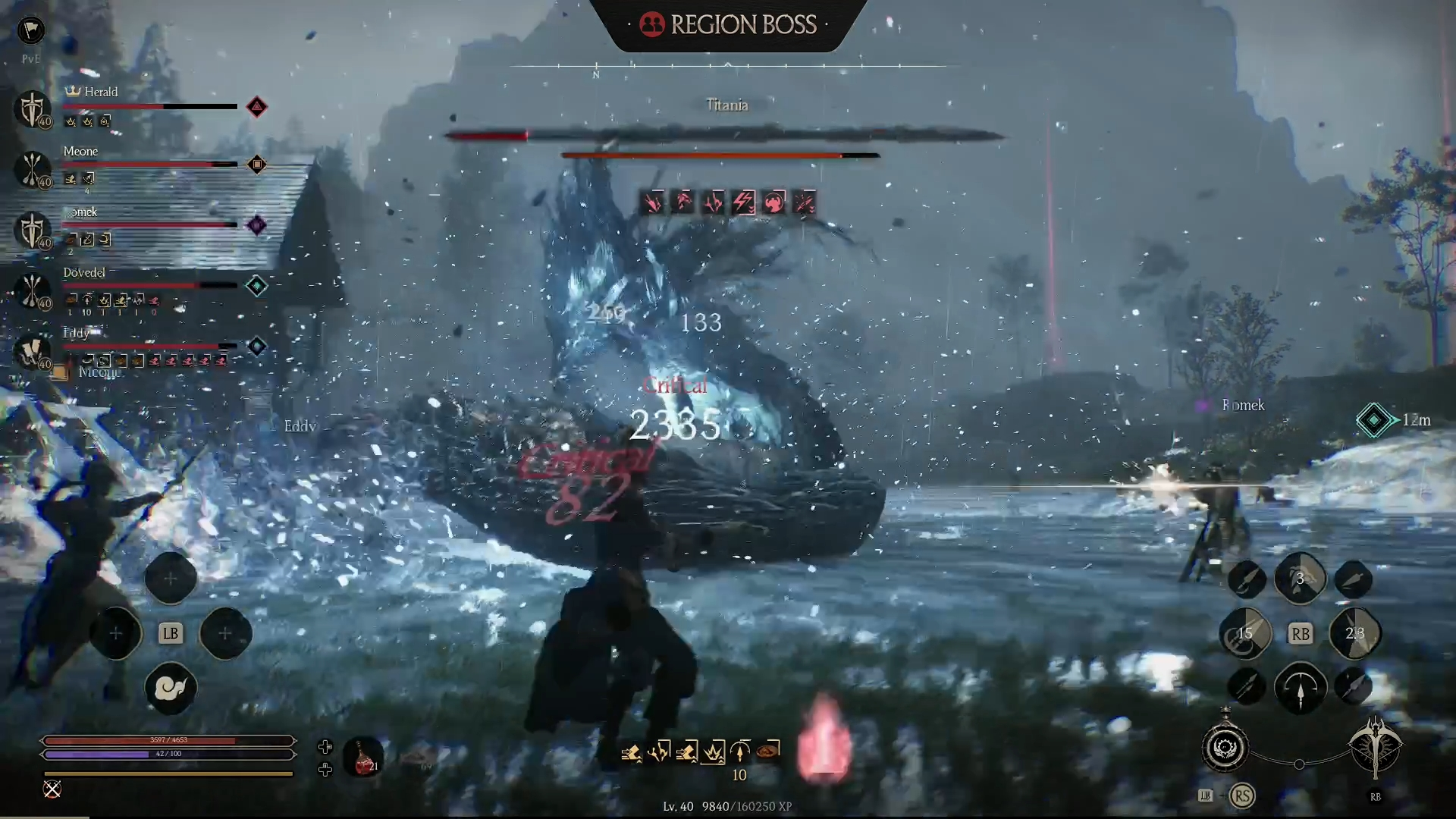Select the round sun medallion weapon
The height and width of the screenshot is (819, 1456).
[x=1225, y=748]
